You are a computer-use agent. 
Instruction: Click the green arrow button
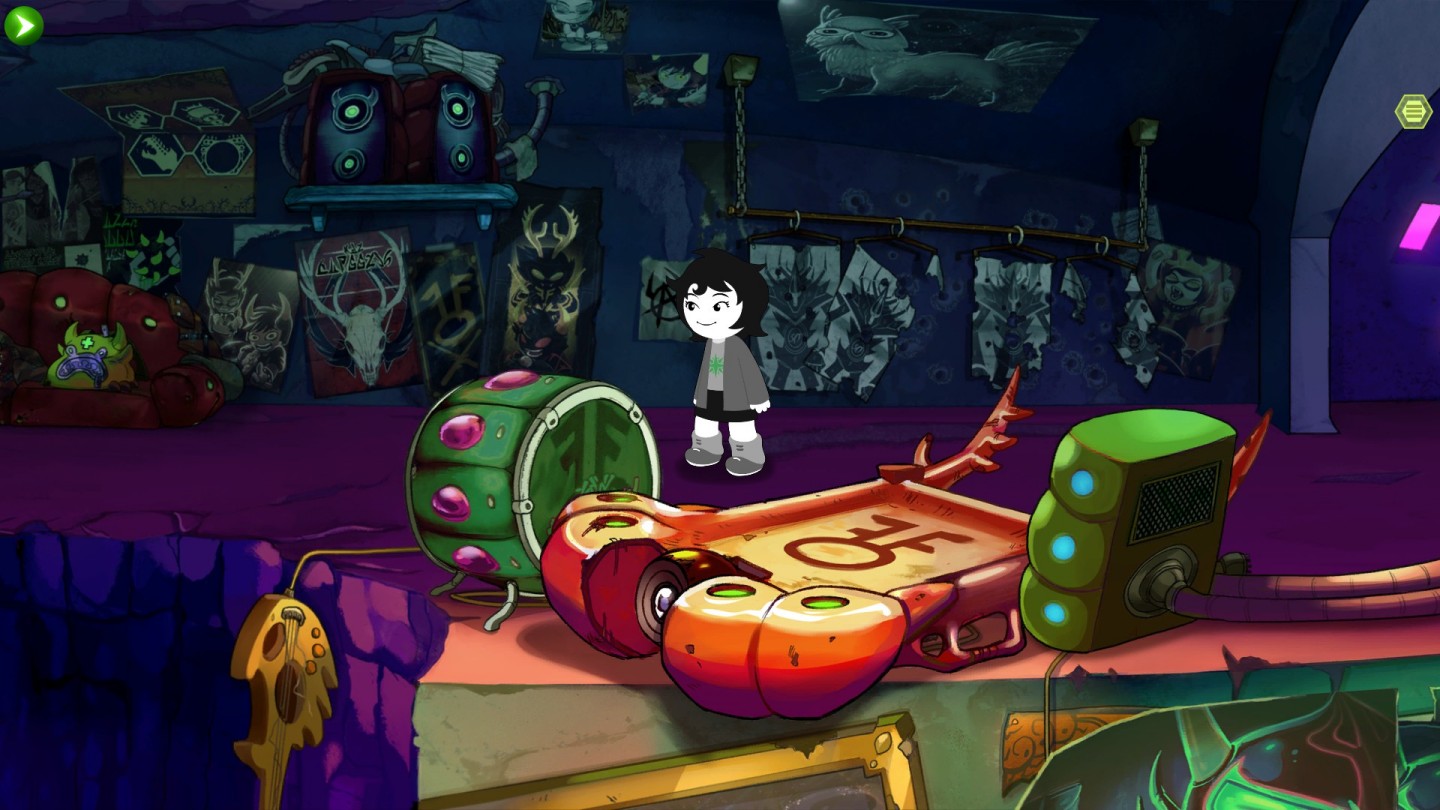tap(23, 26)
